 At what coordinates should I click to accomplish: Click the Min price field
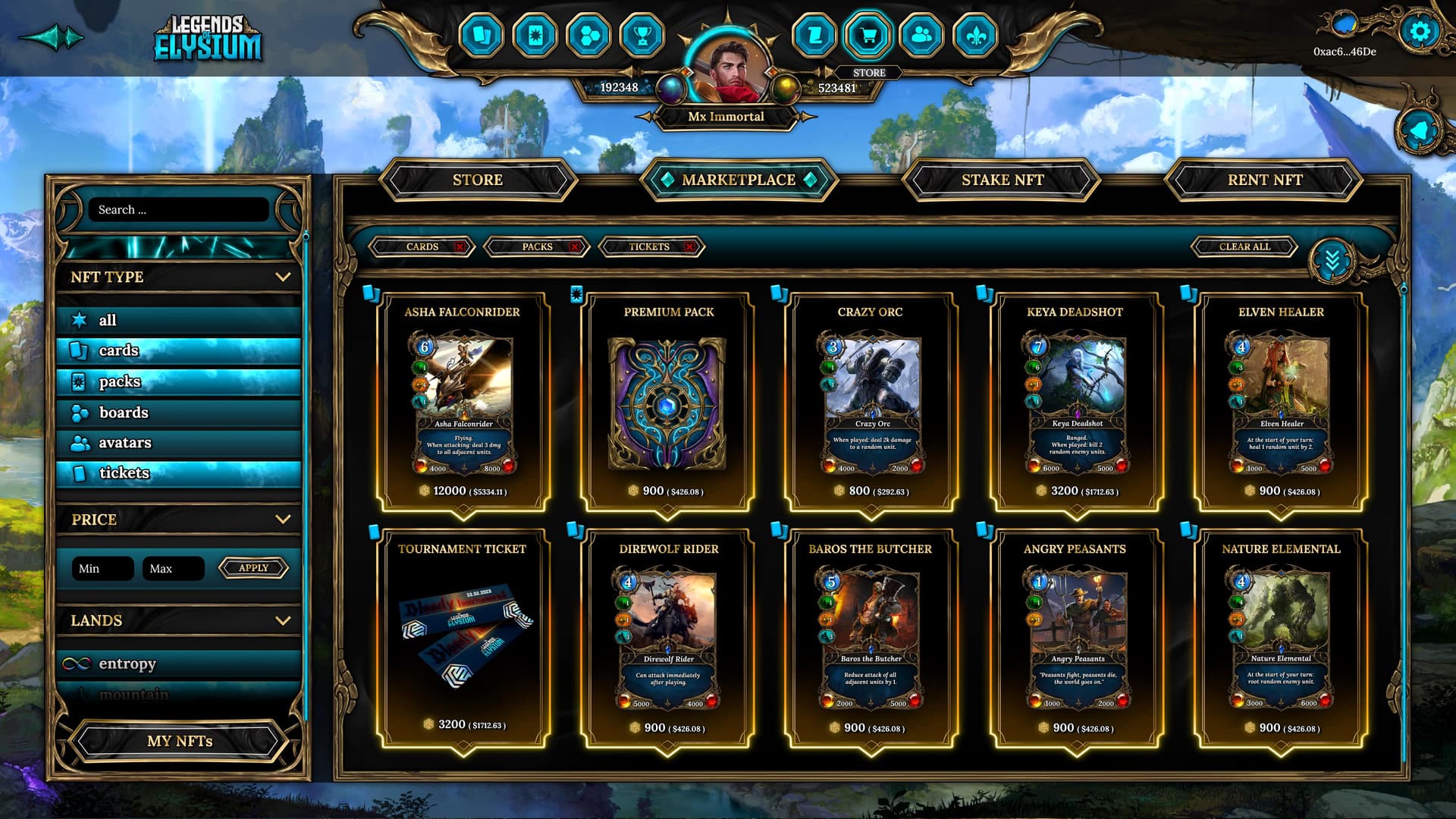tap(103, 569)
